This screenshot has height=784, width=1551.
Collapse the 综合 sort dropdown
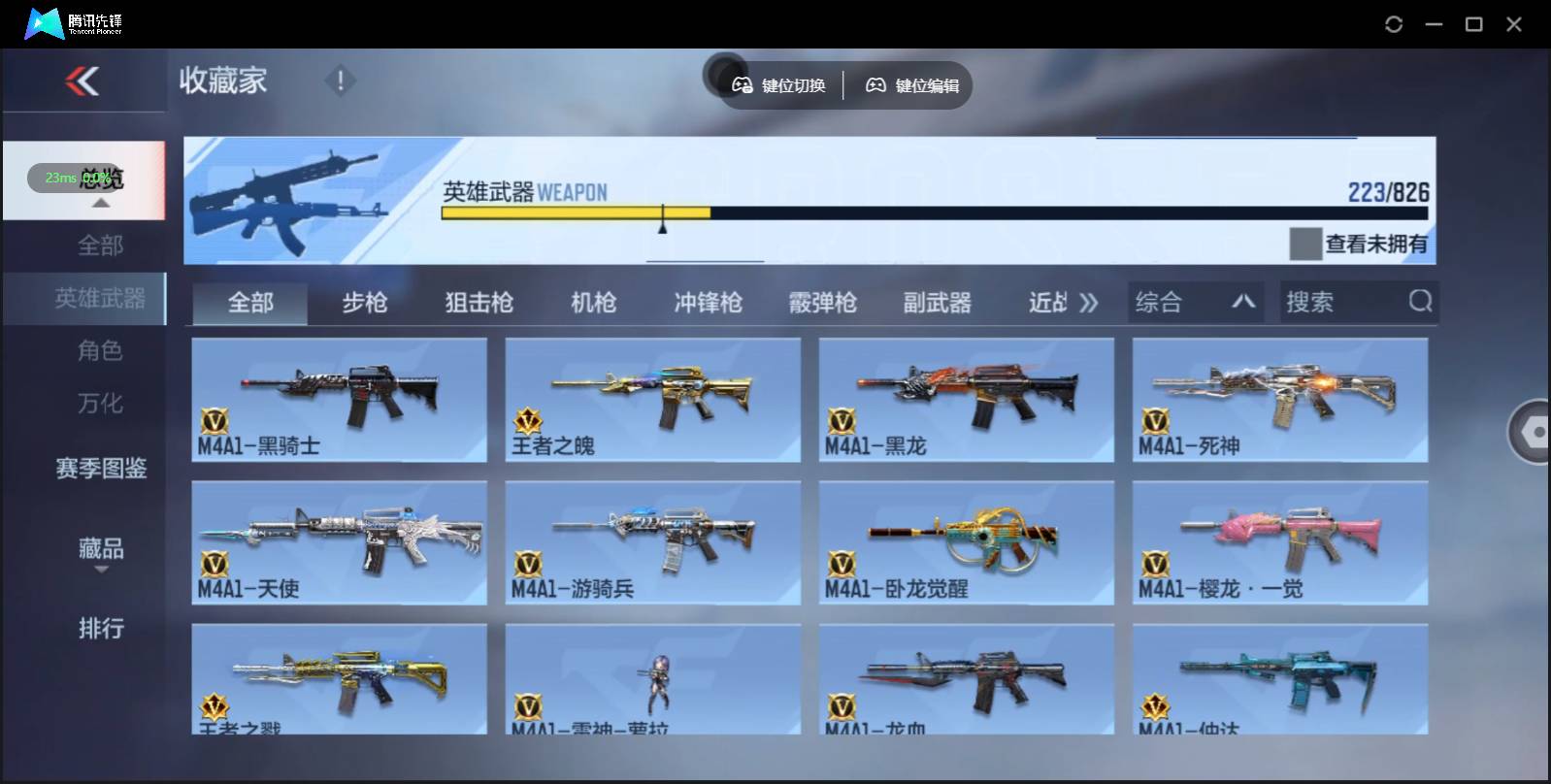[x=1245, y=302]
